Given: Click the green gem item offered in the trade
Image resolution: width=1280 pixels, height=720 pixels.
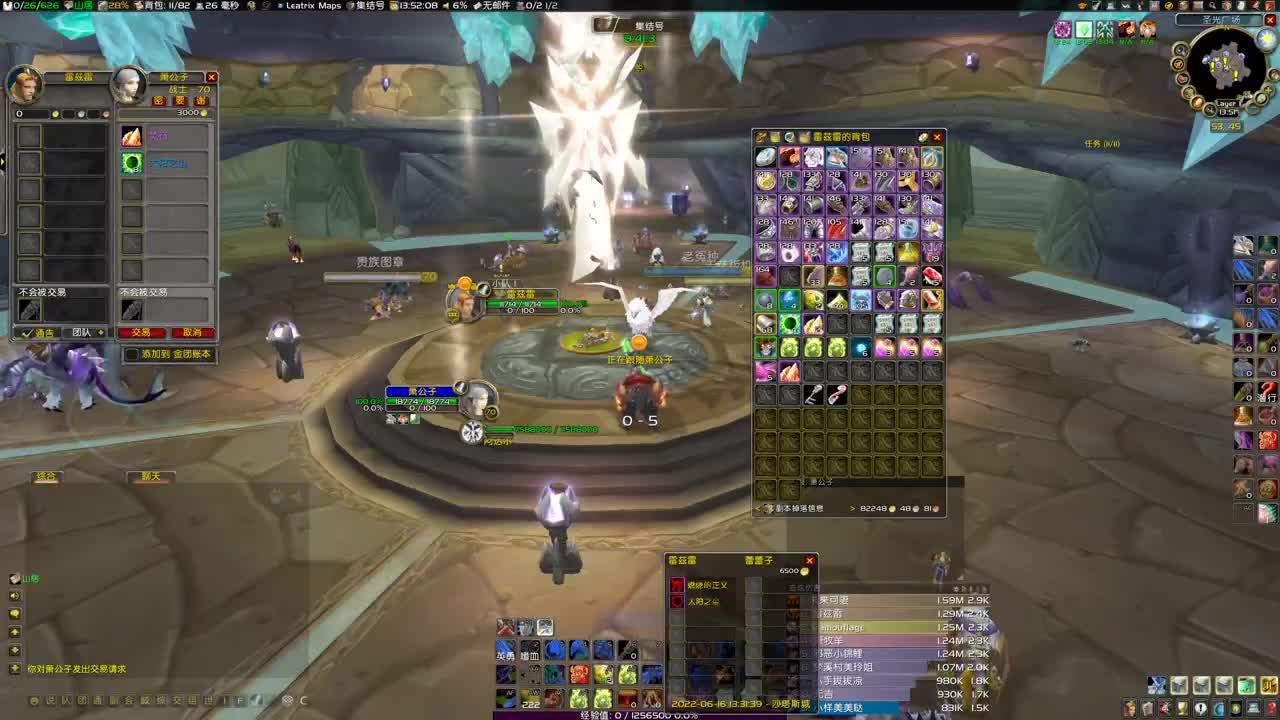Looking at the screenshot, I should point(131,163).
